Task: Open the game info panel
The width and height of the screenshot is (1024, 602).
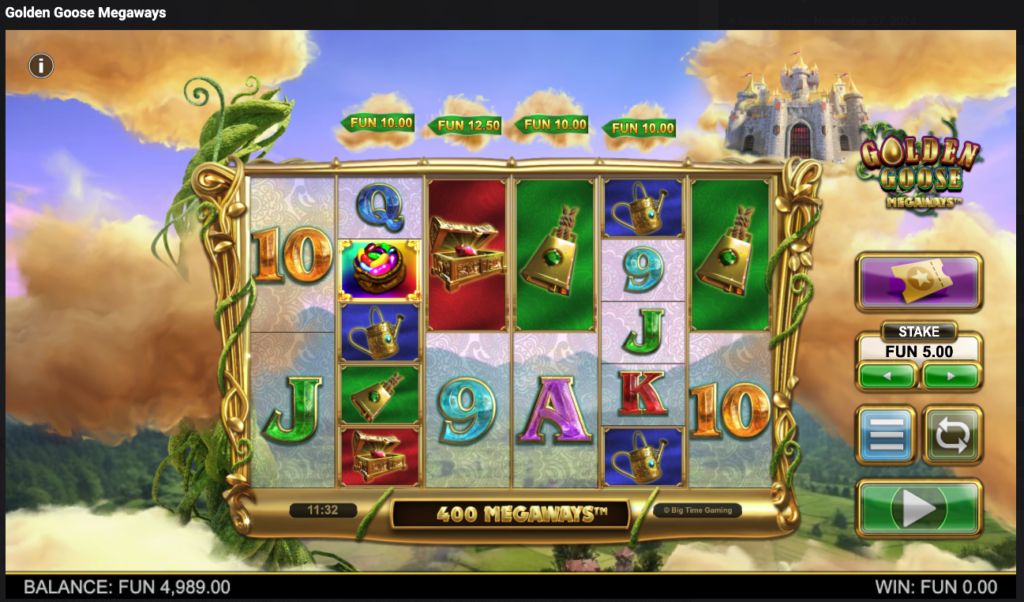Action: pyautogui.click(x=40, y=66)
